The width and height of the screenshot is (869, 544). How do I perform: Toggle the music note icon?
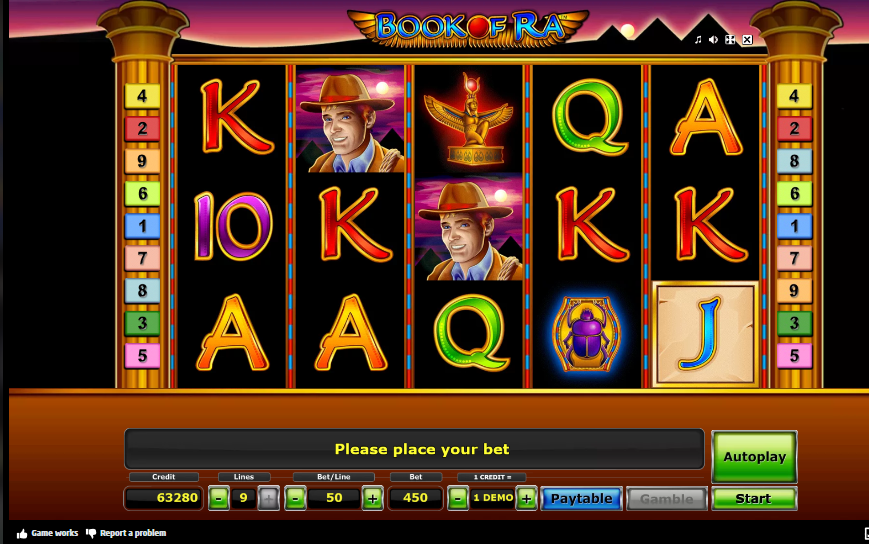click(698, 40)
